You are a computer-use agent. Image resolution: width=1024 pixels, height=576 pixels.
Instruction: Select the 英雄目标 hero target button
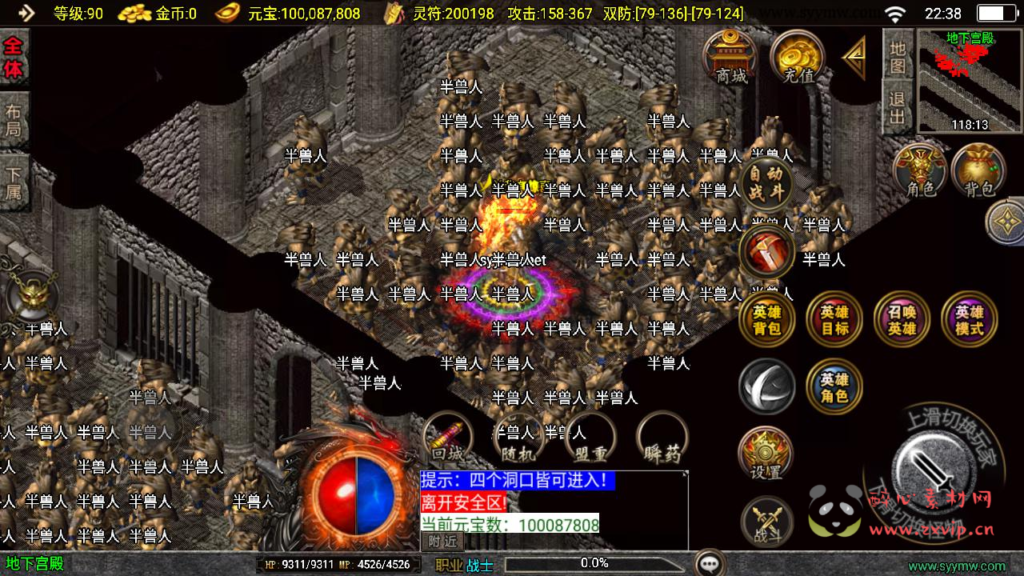click(834, 319)
